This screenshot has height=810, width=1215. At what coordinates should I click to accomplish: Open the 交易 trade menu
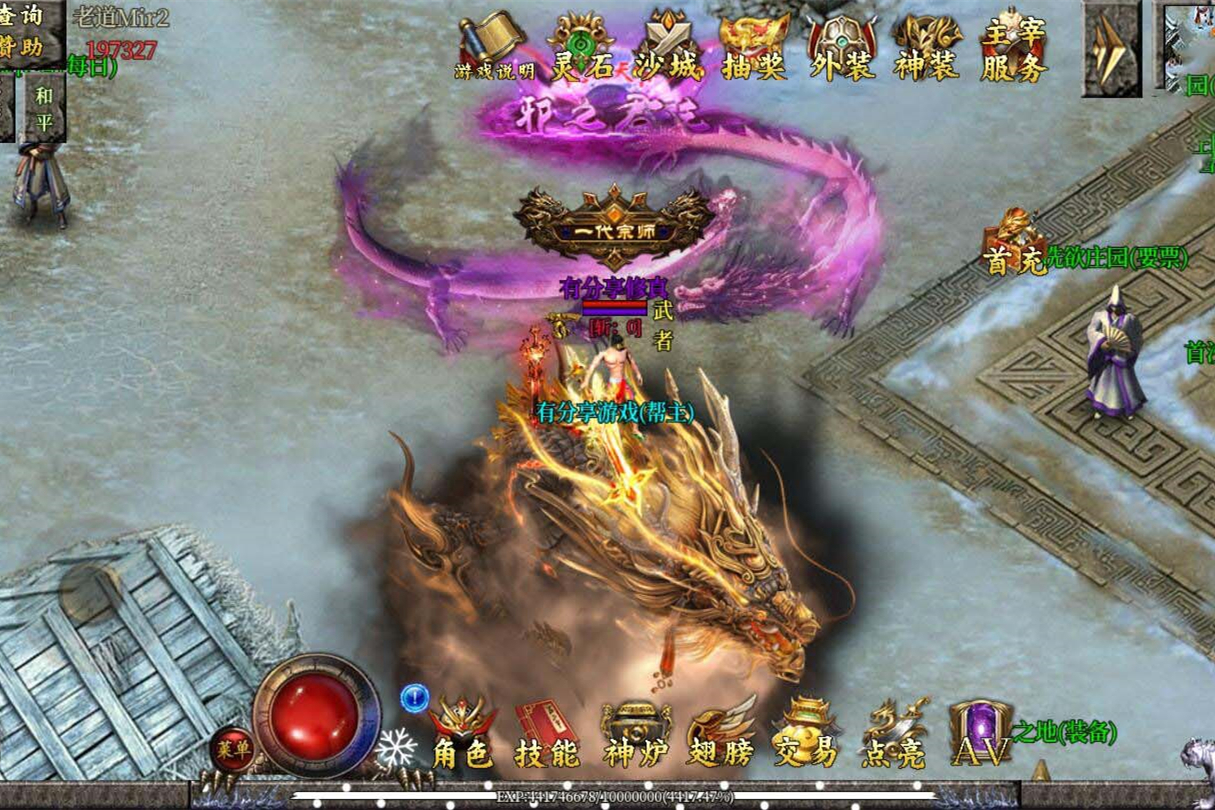pyautogui.click(x=806, y=735)
